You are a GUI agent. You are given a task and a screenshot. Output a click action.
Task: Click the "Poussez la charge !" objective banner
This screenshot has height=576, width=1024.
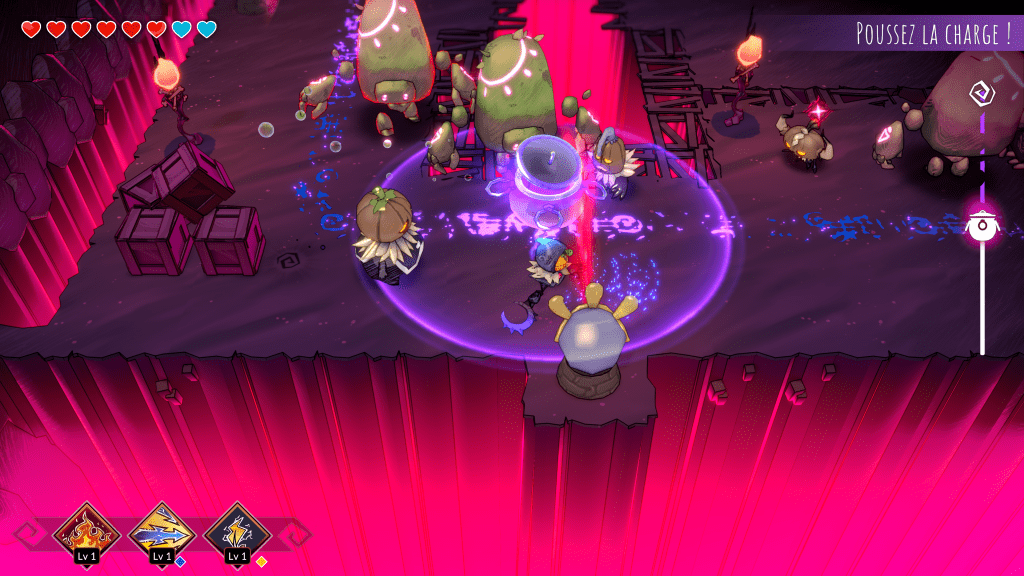click(x=932, y=33)
